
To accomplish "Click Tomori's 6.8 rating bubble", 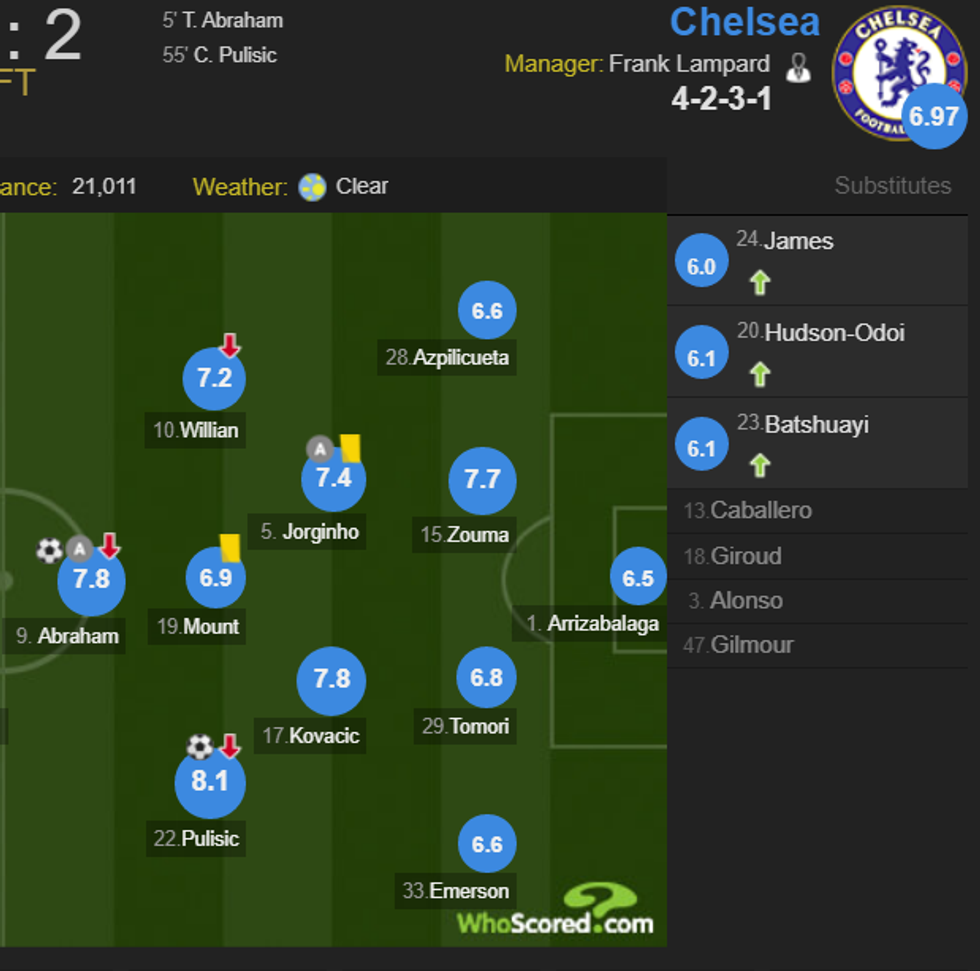I will pos(487,678).
